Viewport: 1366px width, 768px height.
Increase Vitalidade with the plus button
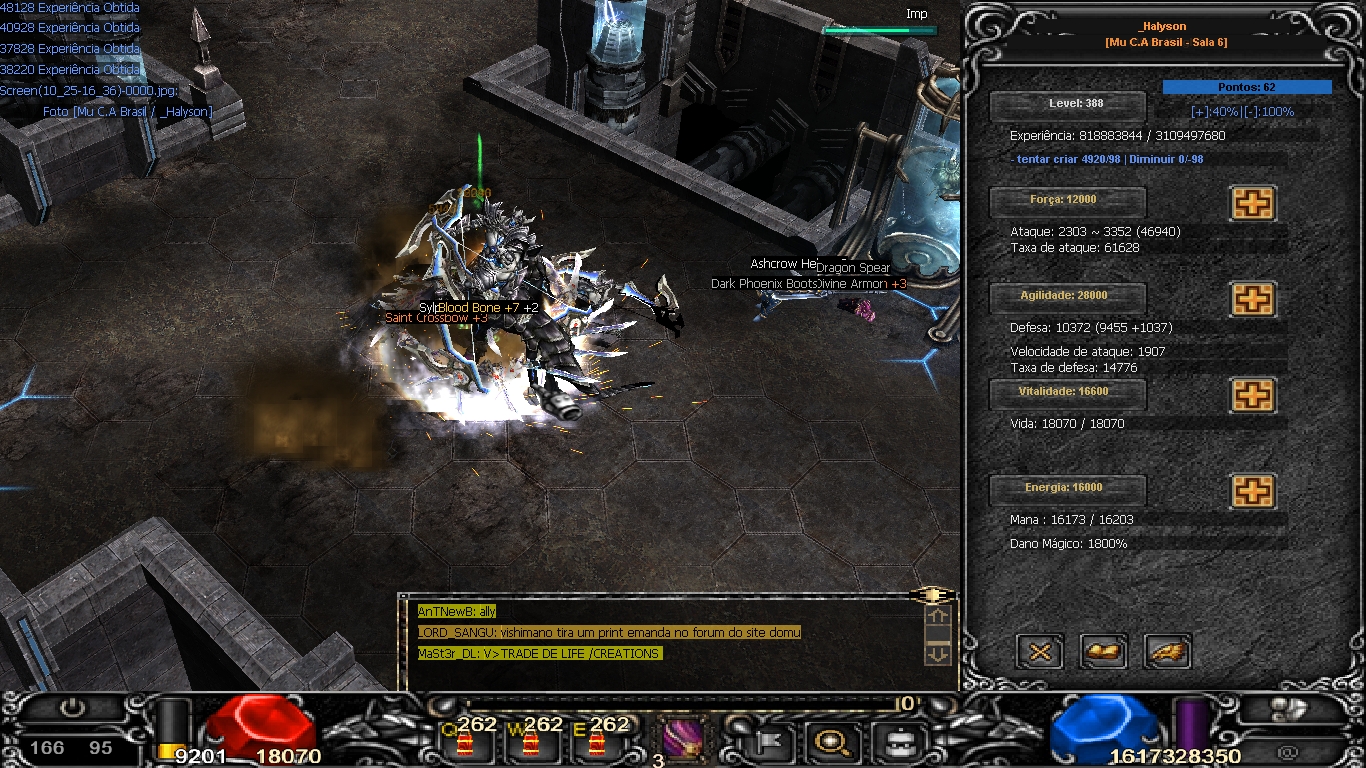(1252, 395)
